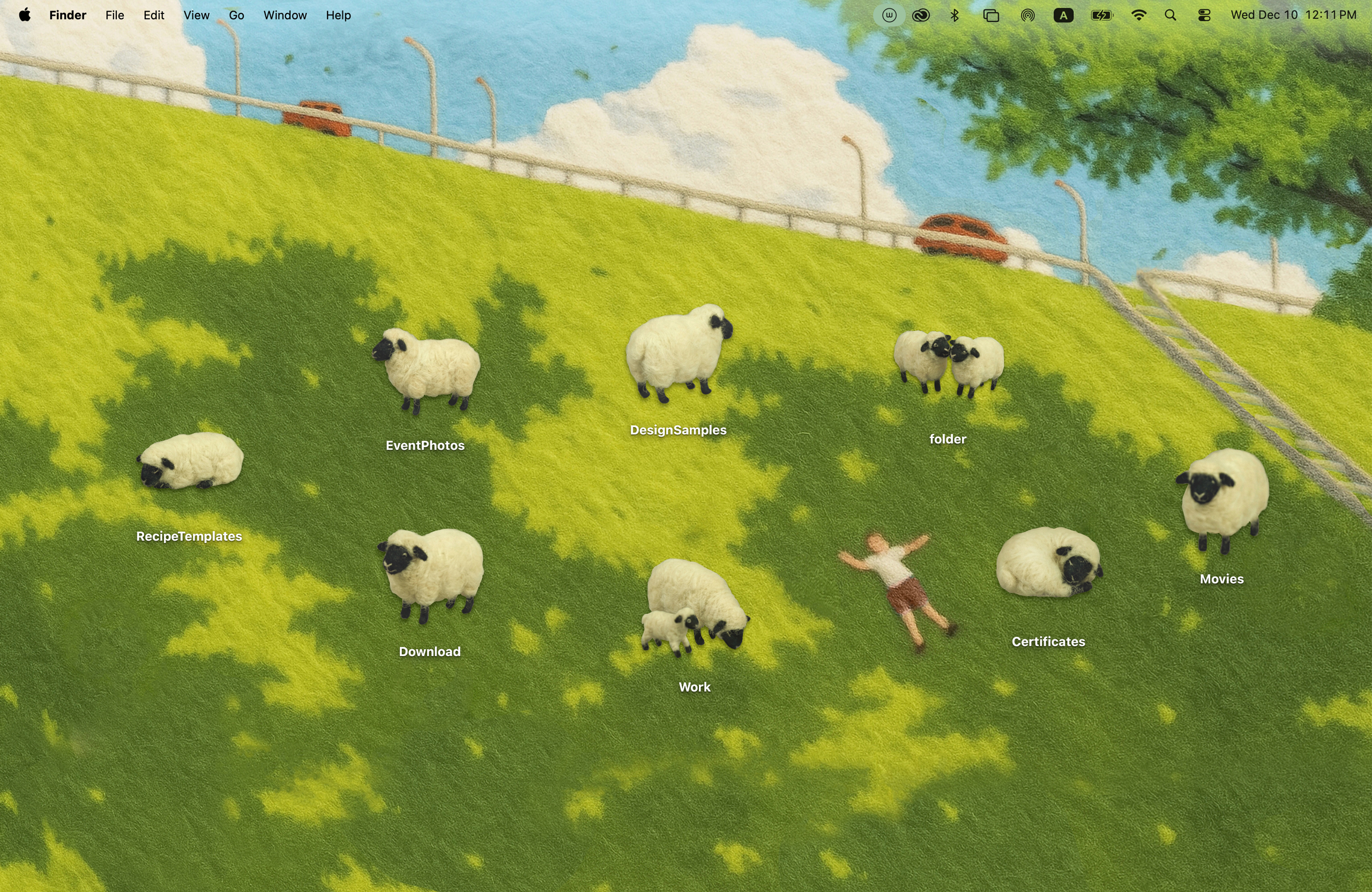Image resolution: width=1372 pixels, height=892 pixels.
Task: Open Control Center
Action: pyautogui.click(x=1204, y=15)
